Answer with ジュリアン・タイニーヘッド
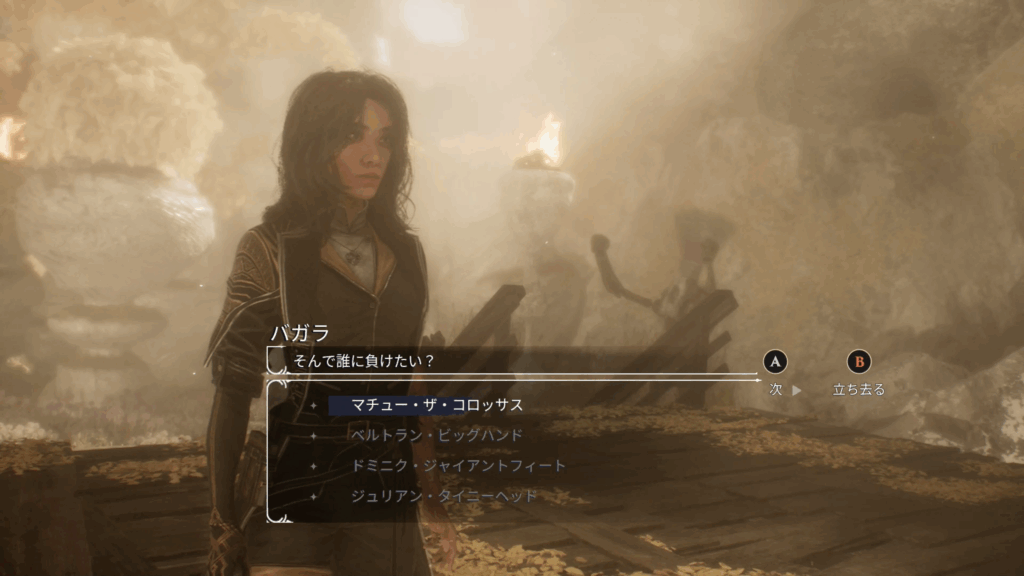The height and width of the screenshot is (576, 1024). click(444, 496)
